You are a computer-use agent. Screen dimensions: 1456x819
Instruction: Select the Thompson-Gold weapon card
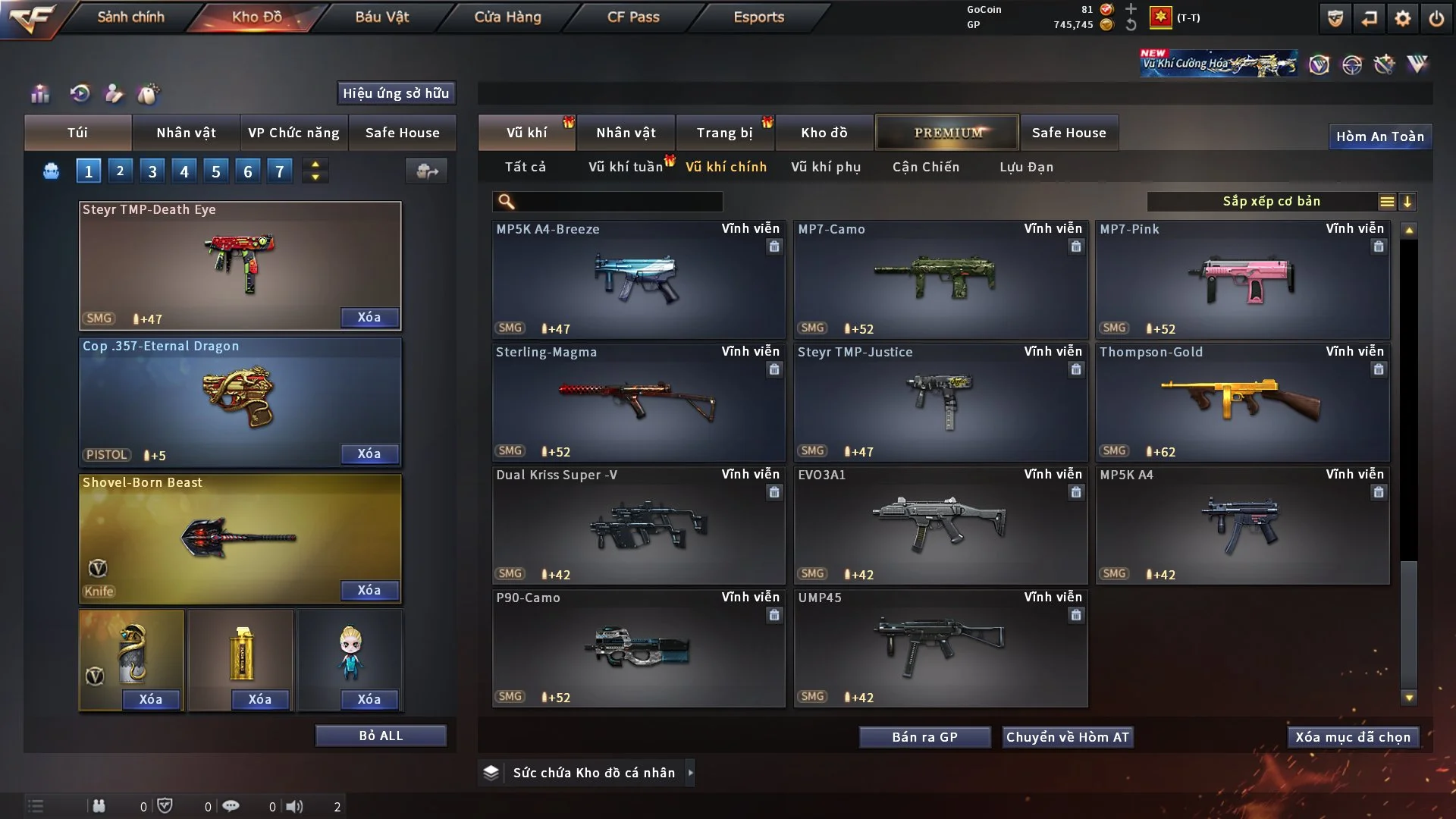(x=1242, y=403)
